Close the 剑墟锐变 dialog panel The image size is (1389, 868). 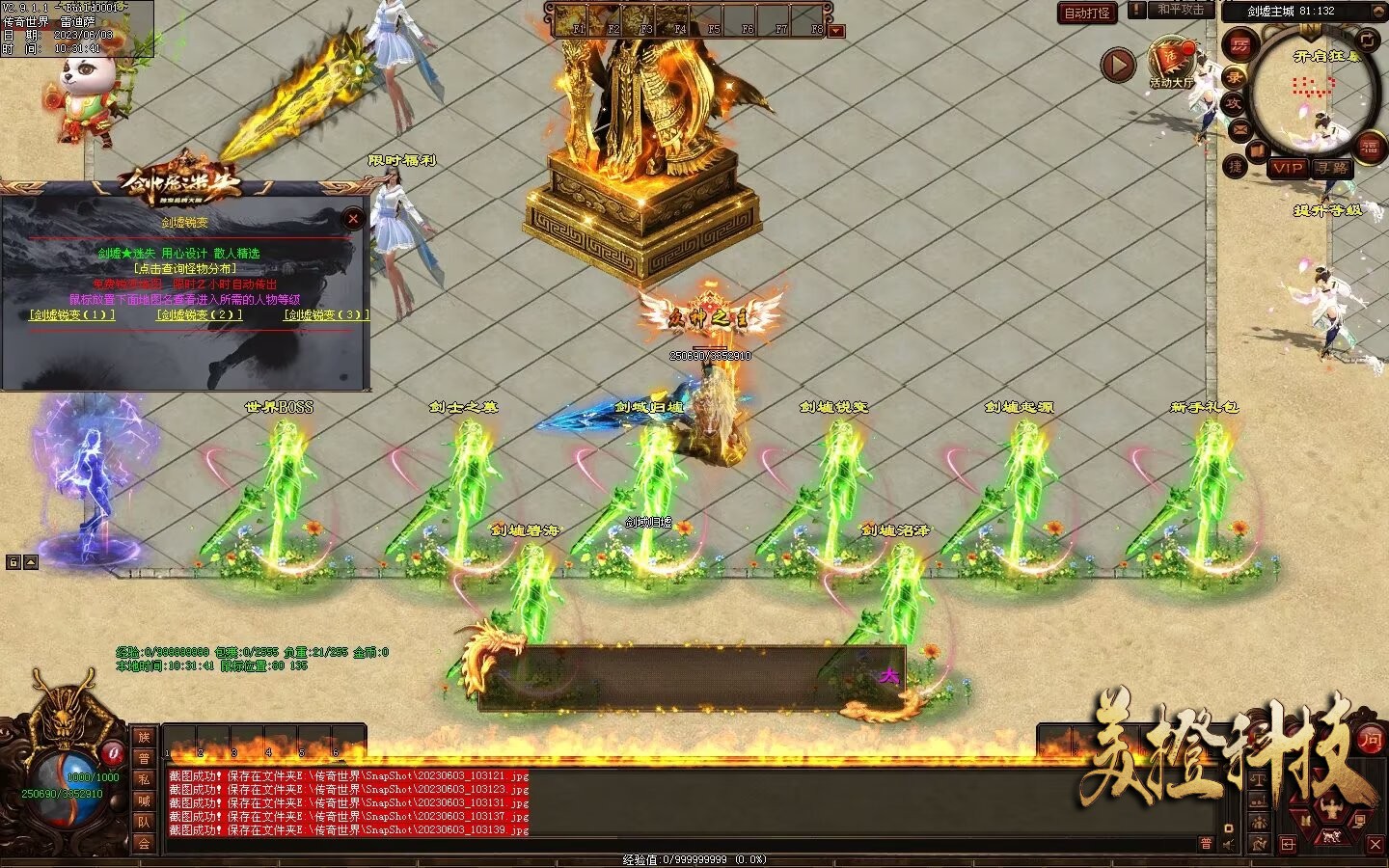tap(353, 219)
